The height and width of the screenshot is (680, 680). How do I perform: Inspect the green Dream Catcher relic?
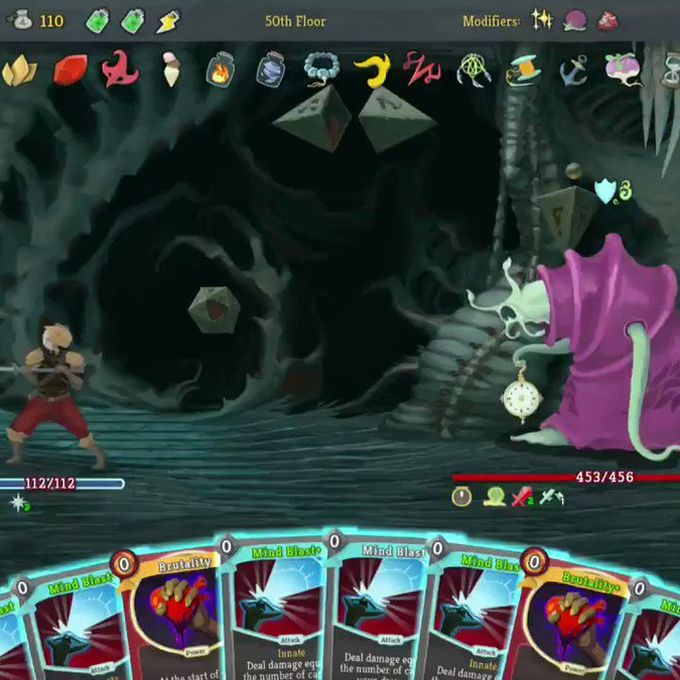472,69
